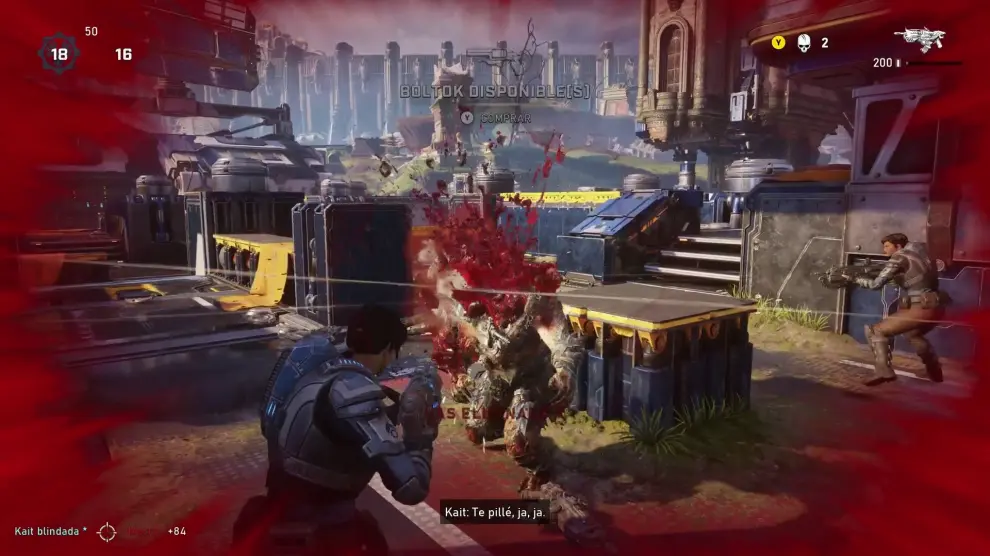Click the gear team emblem showing 18
This screenshot has height=556, width=990.
(59, 53)
